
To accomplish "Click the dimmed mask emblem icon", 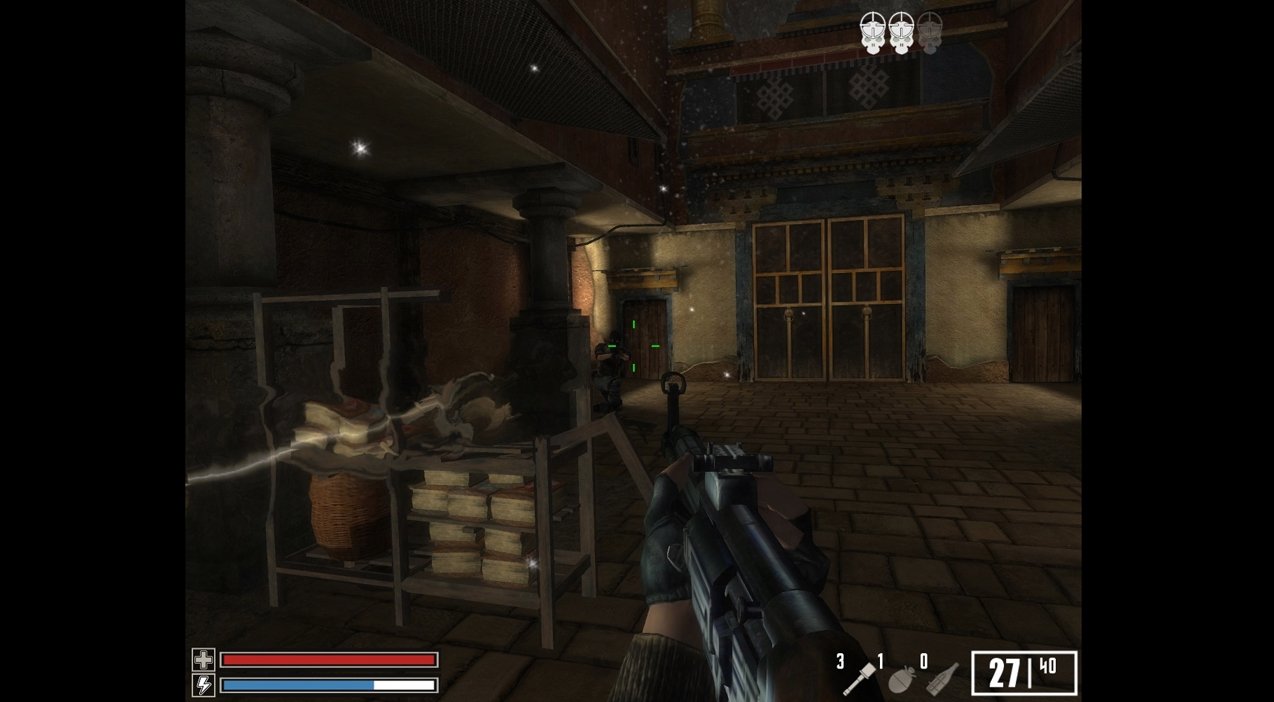I will pyautogui.click(x=930, y=31).
